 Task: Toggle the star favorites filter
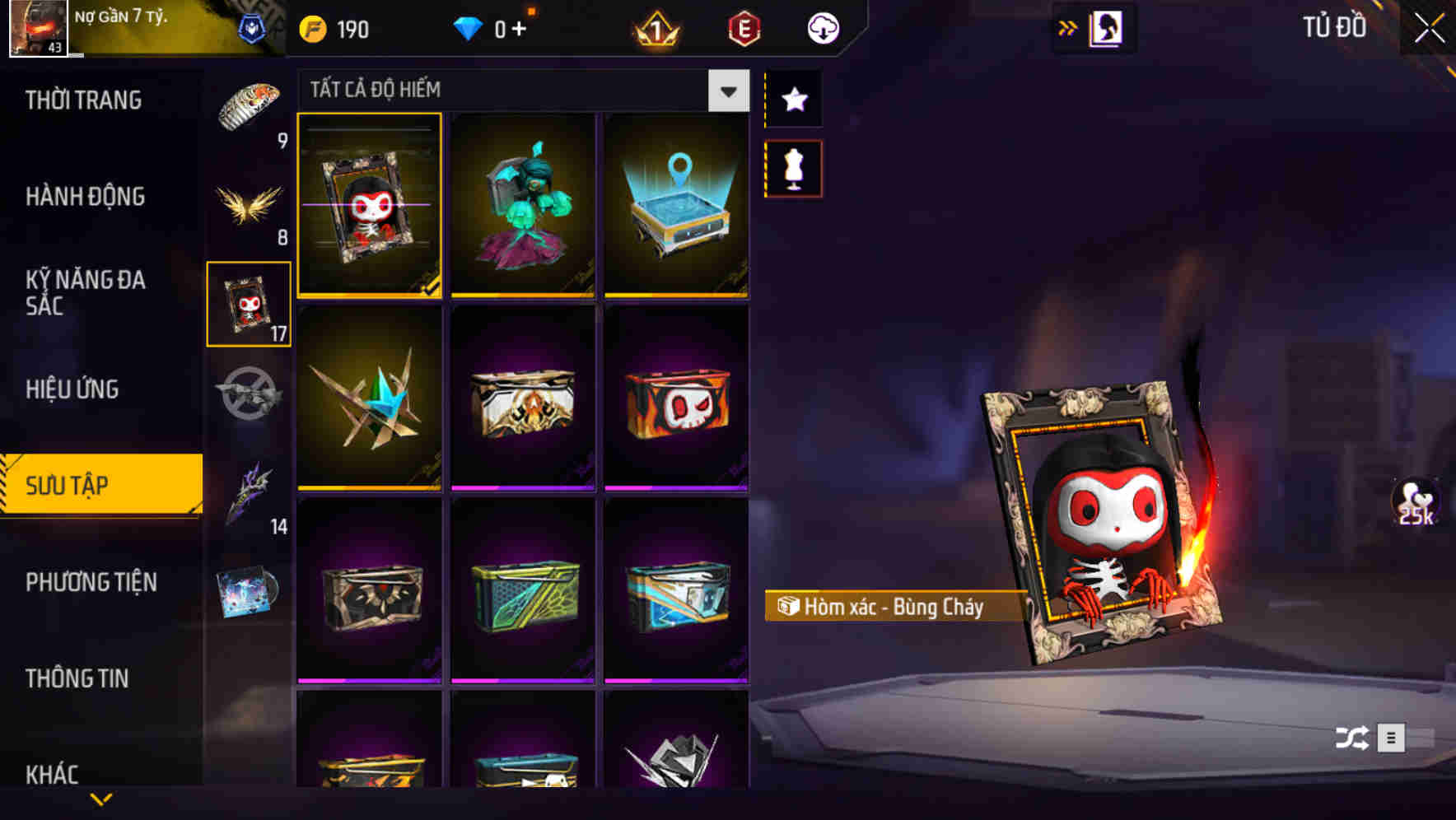coord(793,100)
